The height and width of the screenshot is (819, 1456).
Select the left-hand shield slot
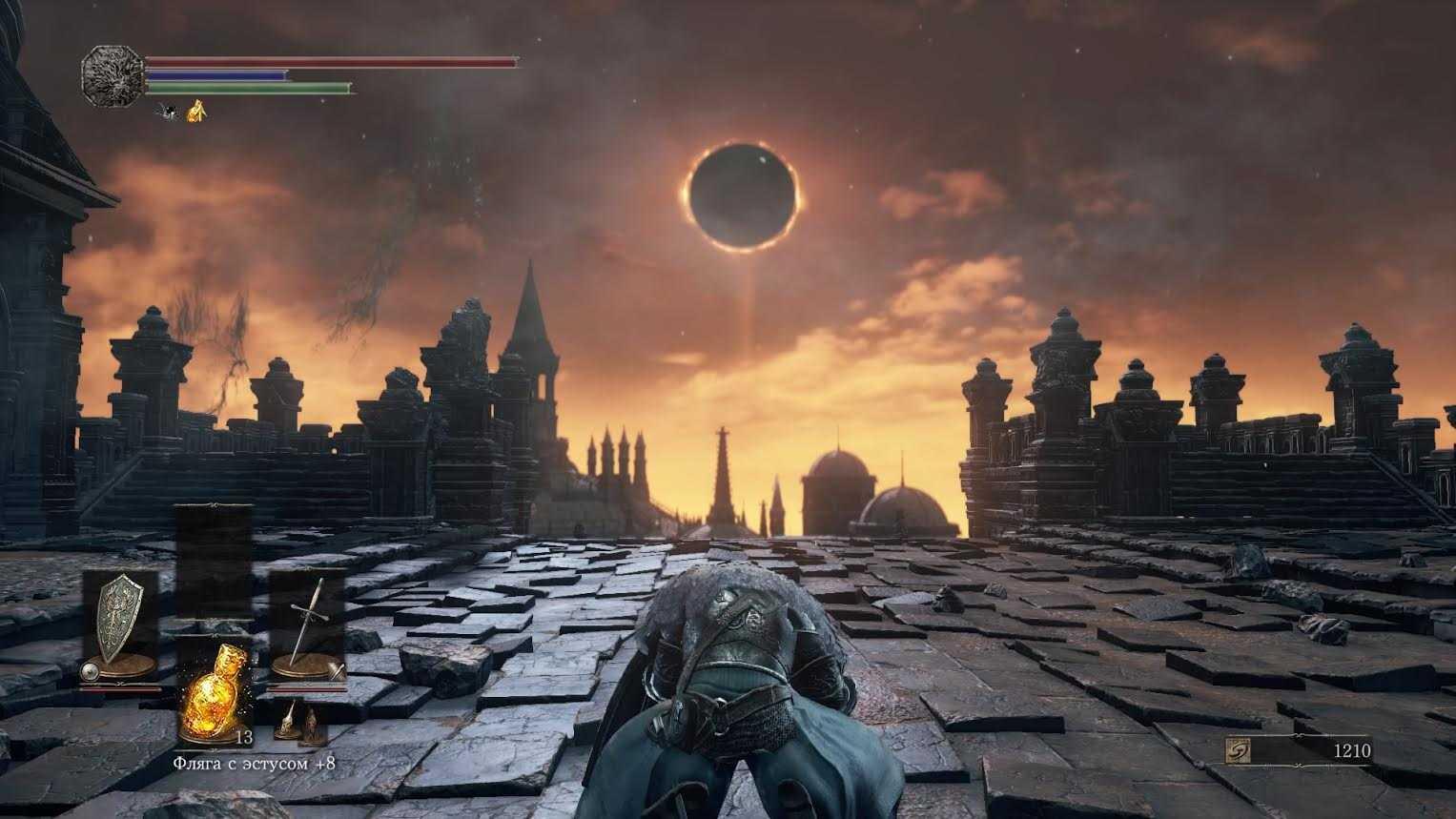(120, 624)
